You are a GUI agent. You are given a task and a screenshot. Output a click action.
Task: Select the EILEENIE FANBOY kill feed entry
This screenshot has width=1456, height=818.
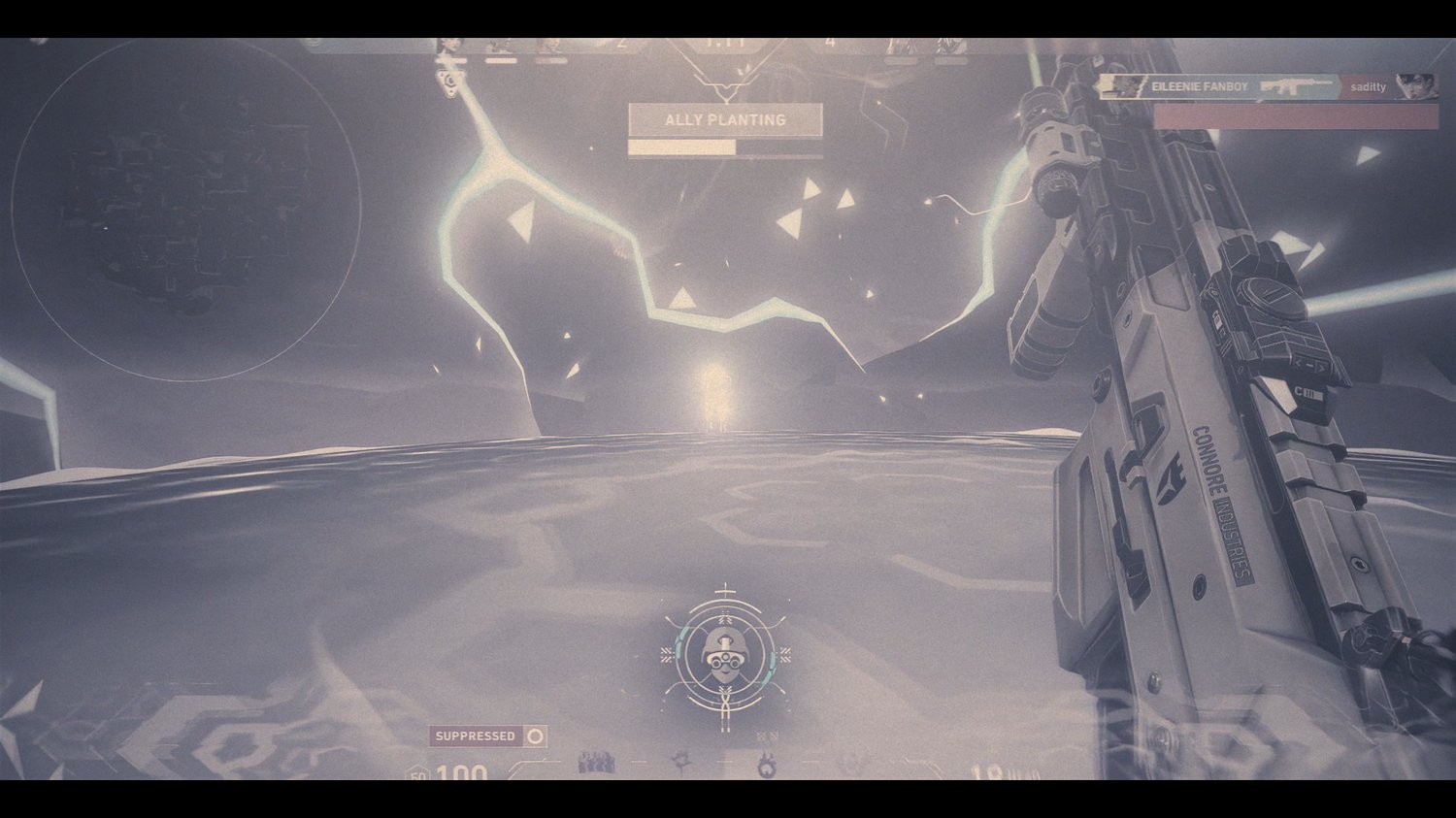[x=1199, y=87]
